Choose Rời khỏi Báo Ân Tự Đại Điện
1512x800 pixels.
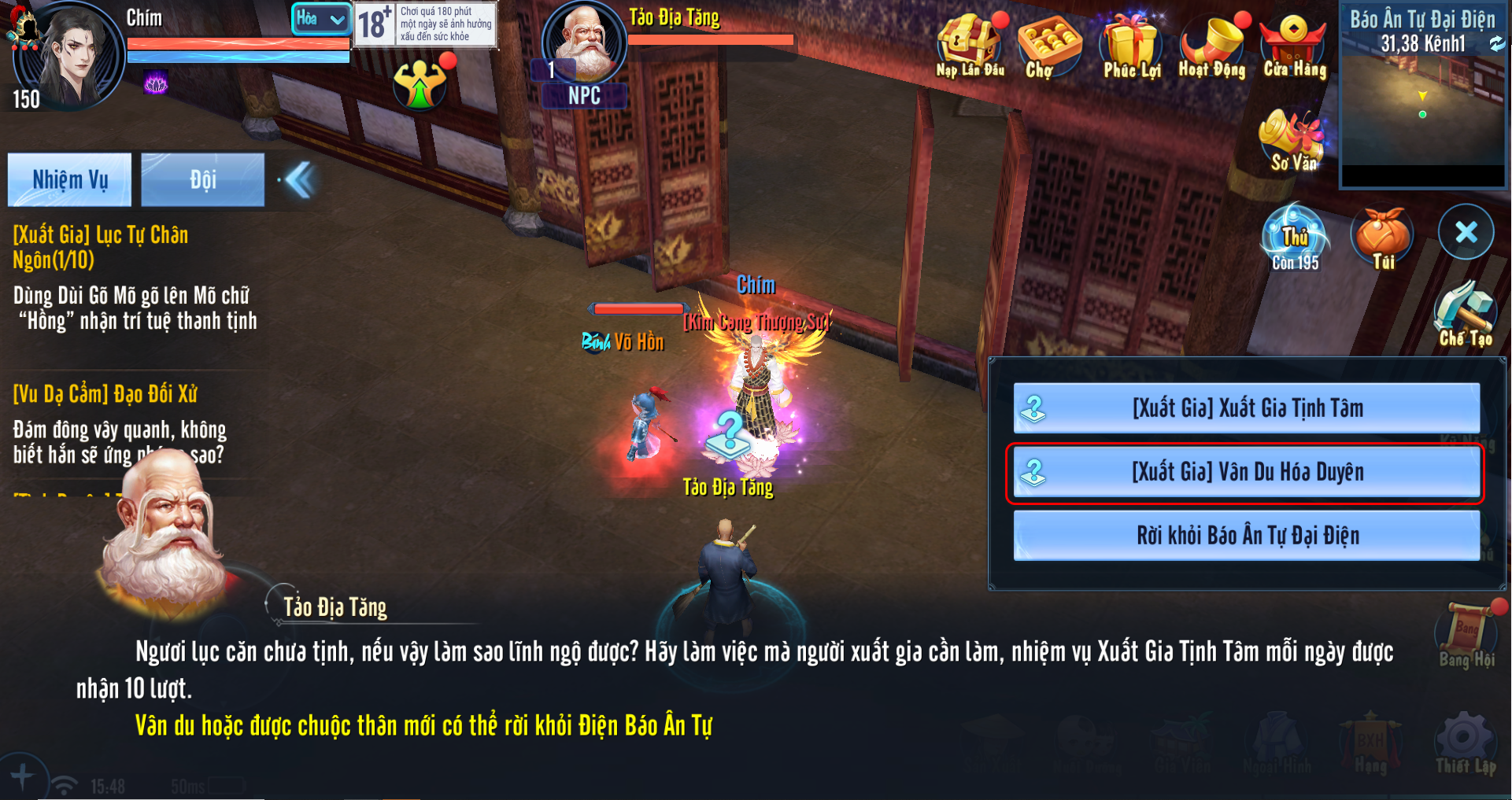click(x=1246, y=536)
